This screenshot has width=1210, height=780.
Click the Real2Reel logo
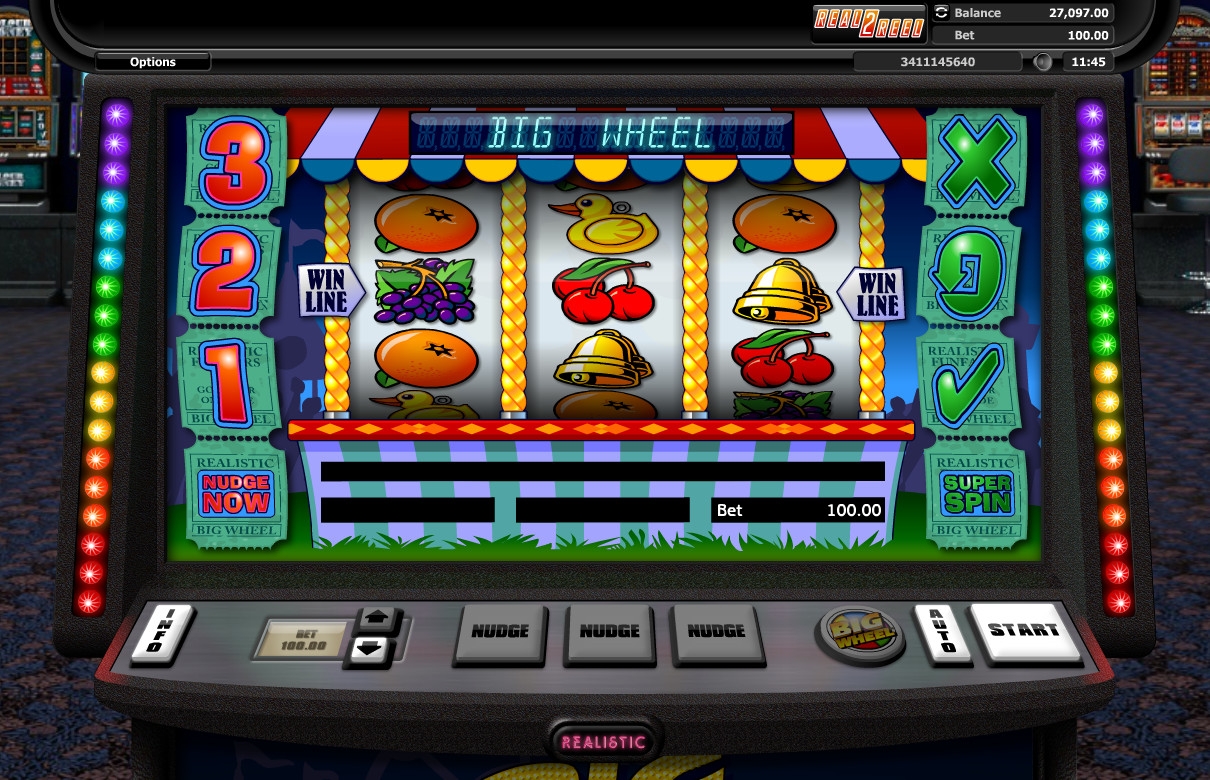[x=869, y=21]
